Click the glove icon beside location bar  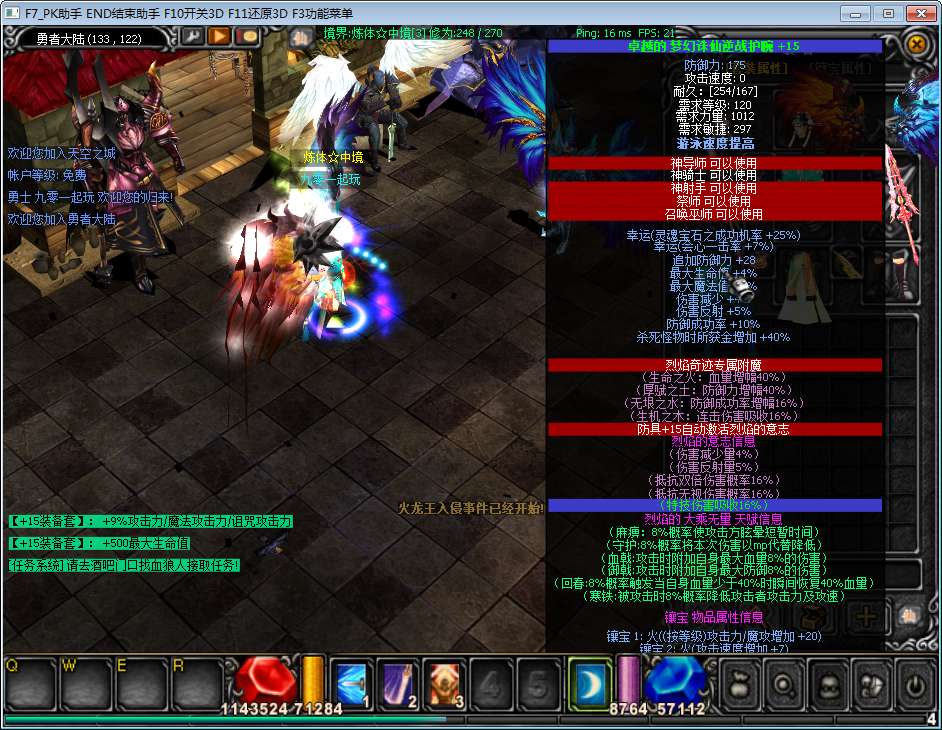pos(301,38)
